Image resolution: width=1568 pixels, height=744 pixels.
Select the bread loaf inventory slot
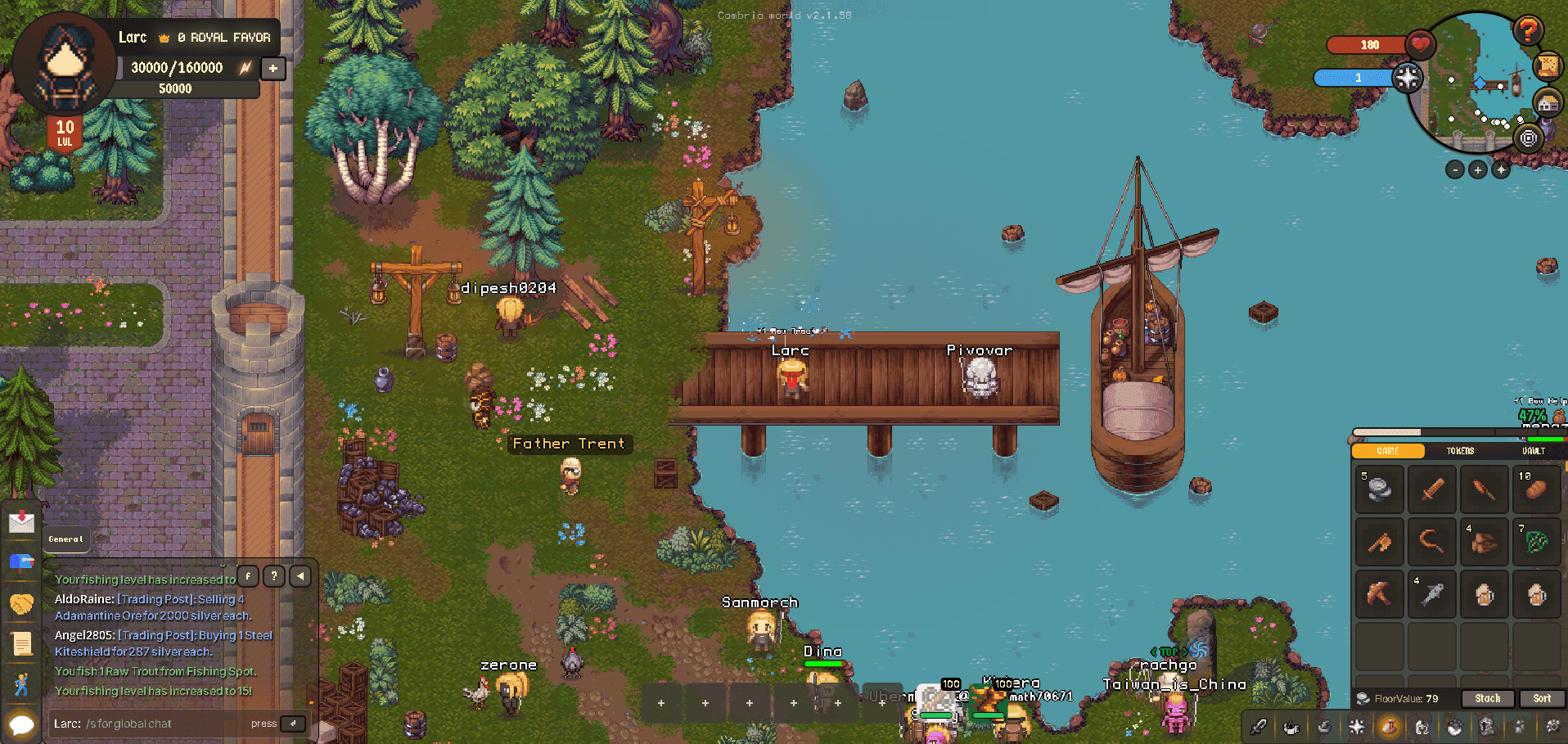[1536, 489]
